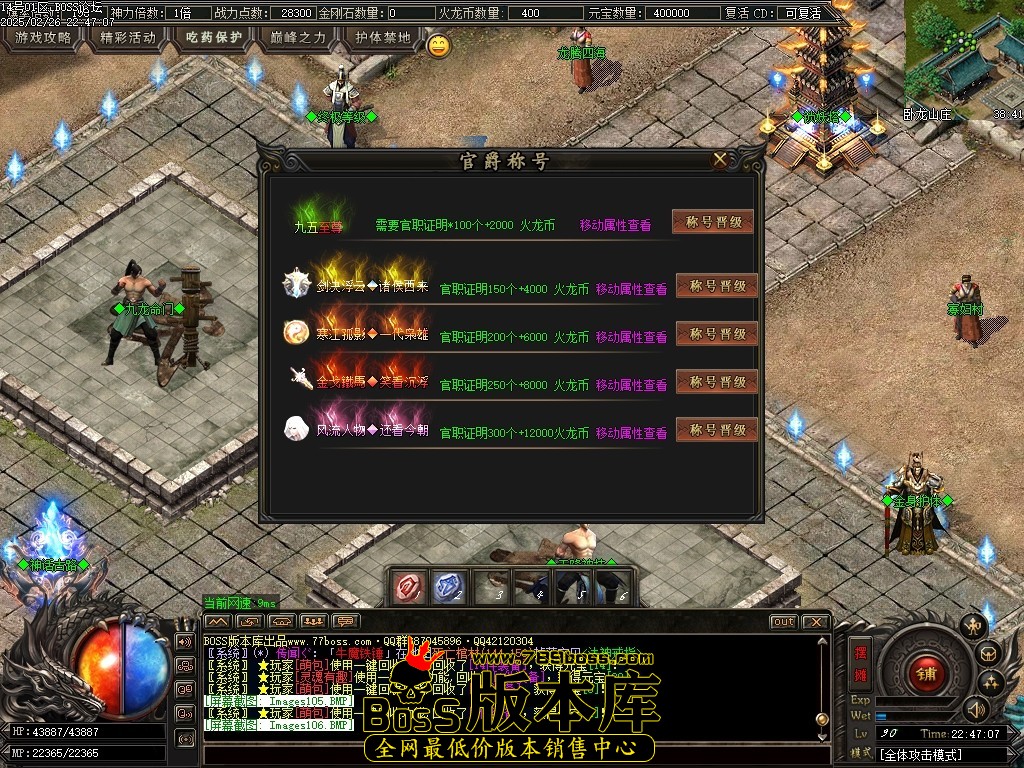Promote the 寒江孤影 title rank
Screen dimensions: 1024x768
tap(717, 334)
